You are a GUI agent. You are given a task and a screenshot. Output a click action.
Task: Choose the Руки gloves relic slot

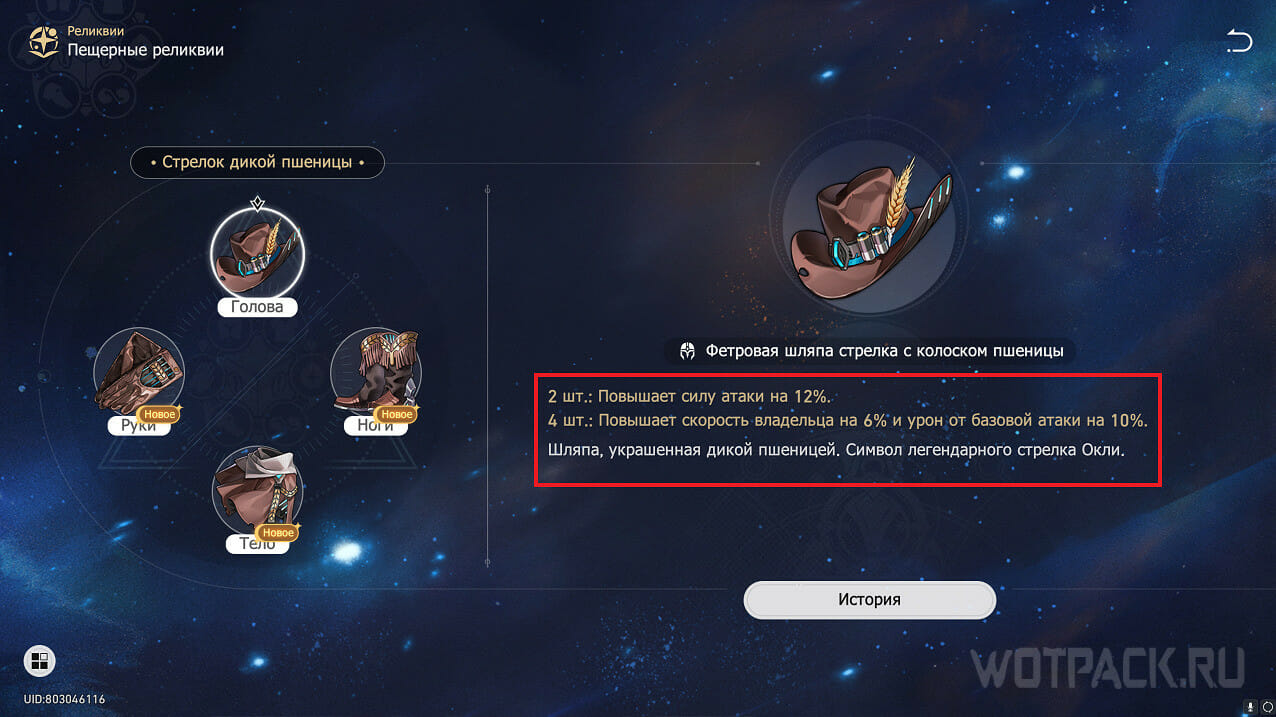pyautogui.click(x=139, y=374)
